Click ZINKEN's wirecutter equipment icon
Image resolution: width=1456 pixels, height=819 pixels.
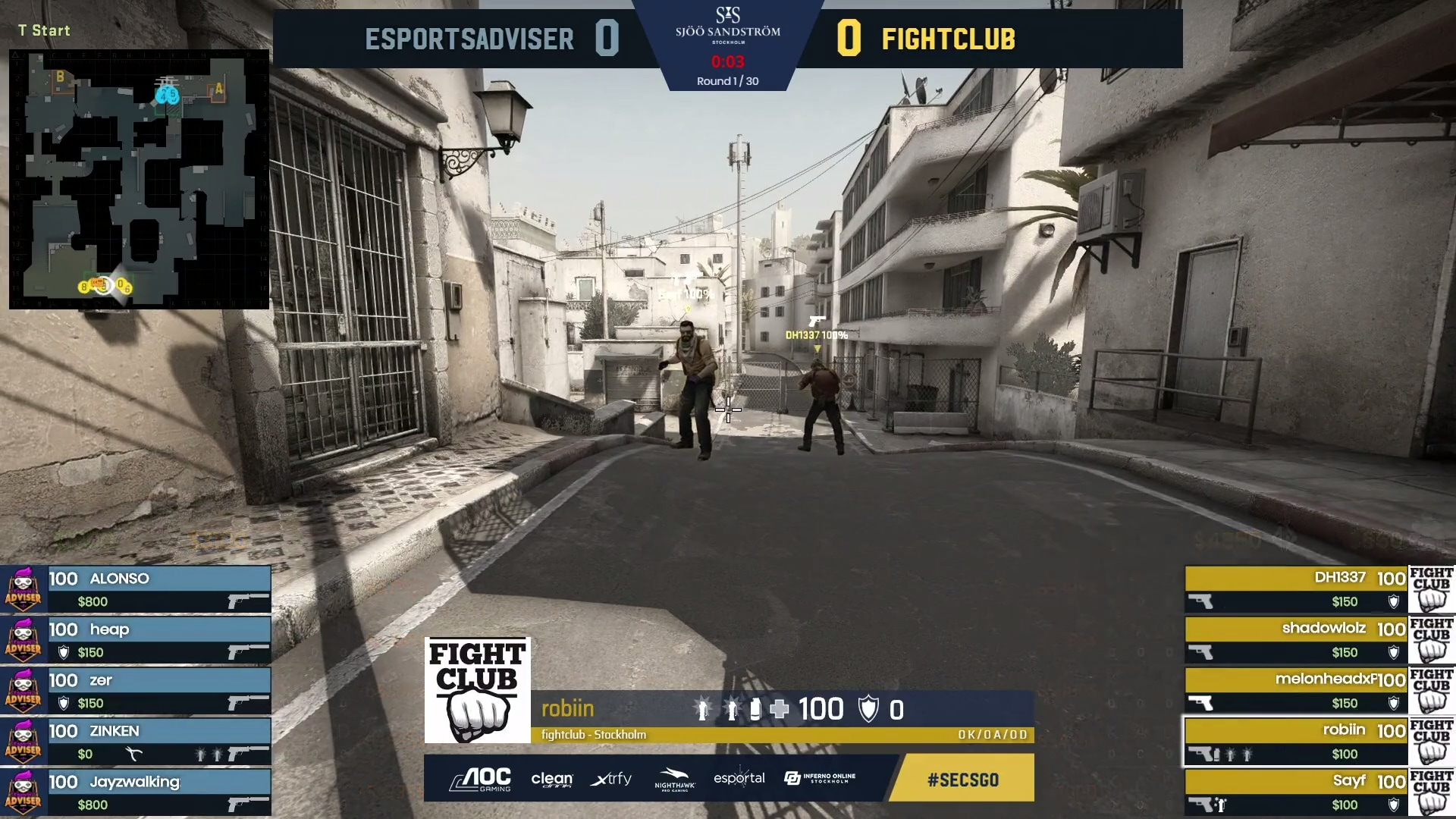coord(133,752)
